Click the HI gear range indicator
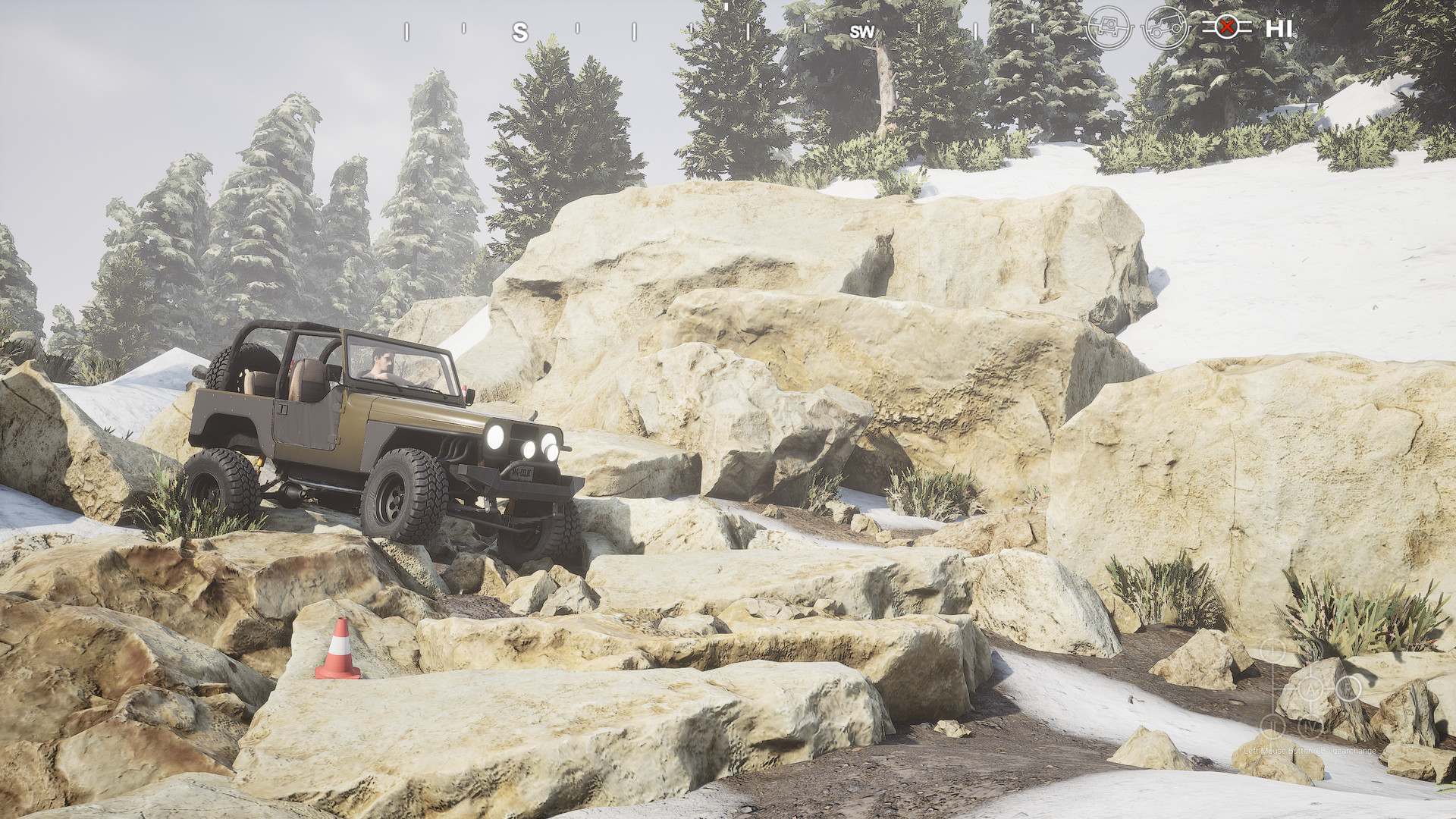Screen dimensions: 1456x819 [1280, 27]
